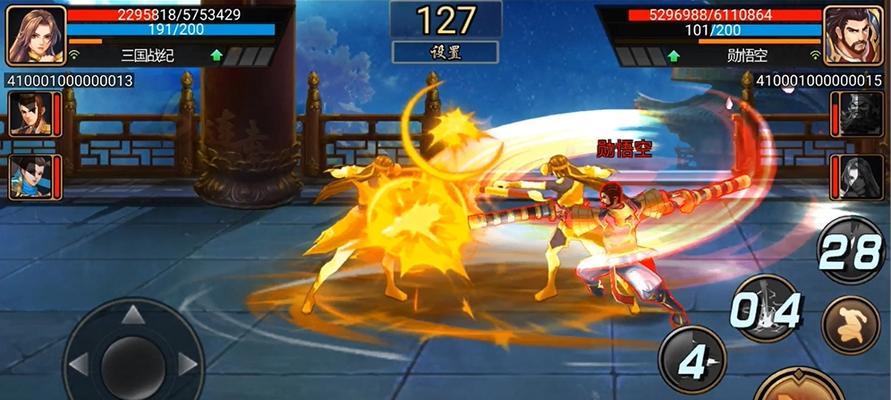This screenshot has height=400, width=891.
Task: Select the 三国战纪 player's main hero portrait
Action: click(36, 35)
